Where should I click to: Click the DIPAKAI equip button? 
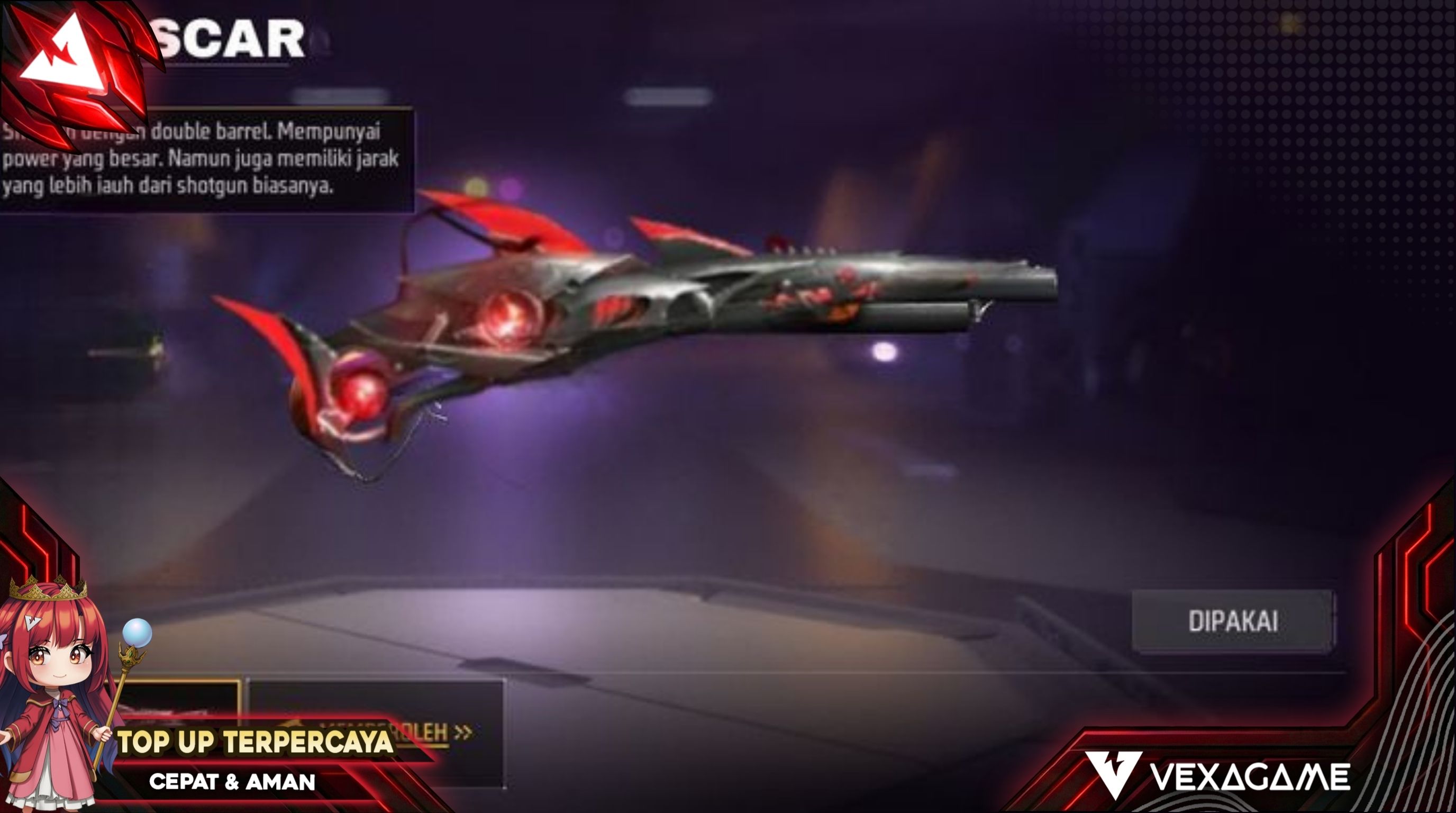(1233, 621)
